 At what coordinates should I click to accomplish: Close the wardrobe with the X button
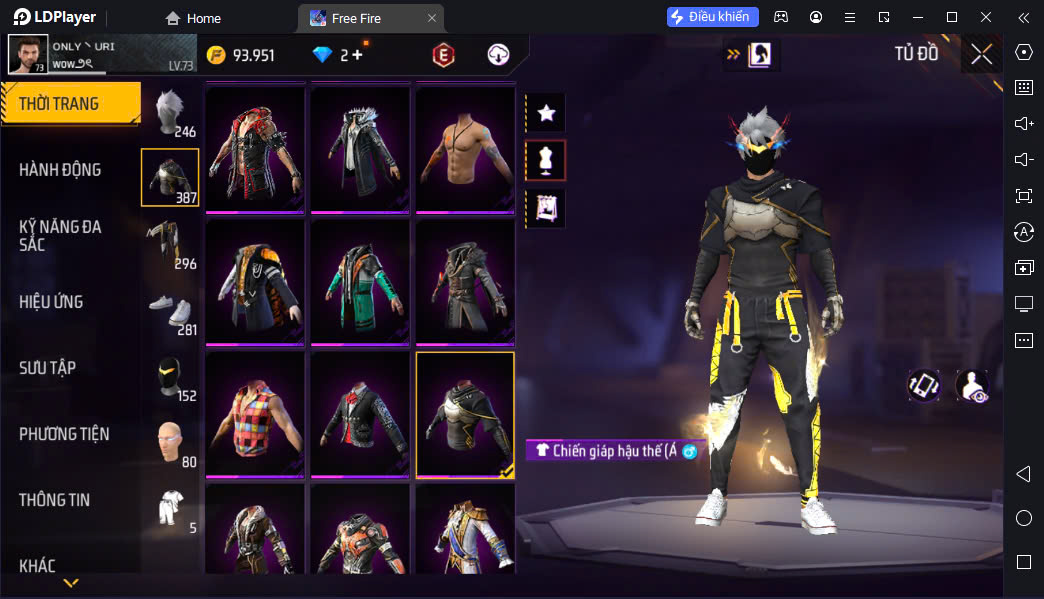pyautogui.click(x=981, y=54)
